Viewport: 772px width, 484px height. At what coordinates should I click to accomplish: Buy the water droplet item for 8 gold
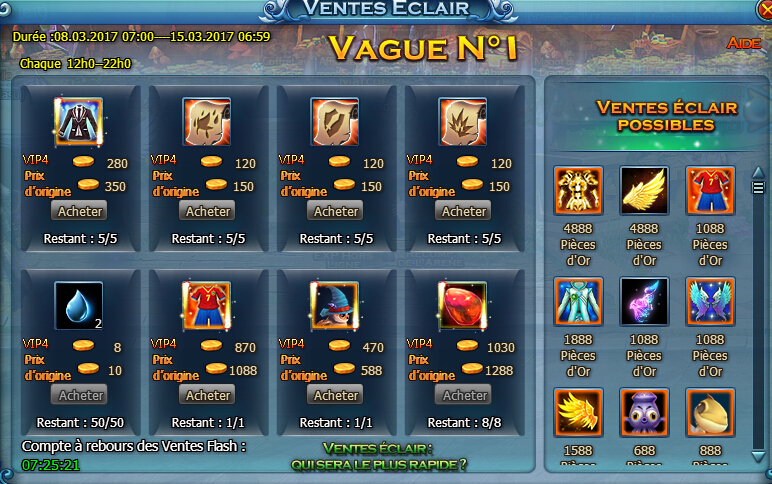click(80, 395)
